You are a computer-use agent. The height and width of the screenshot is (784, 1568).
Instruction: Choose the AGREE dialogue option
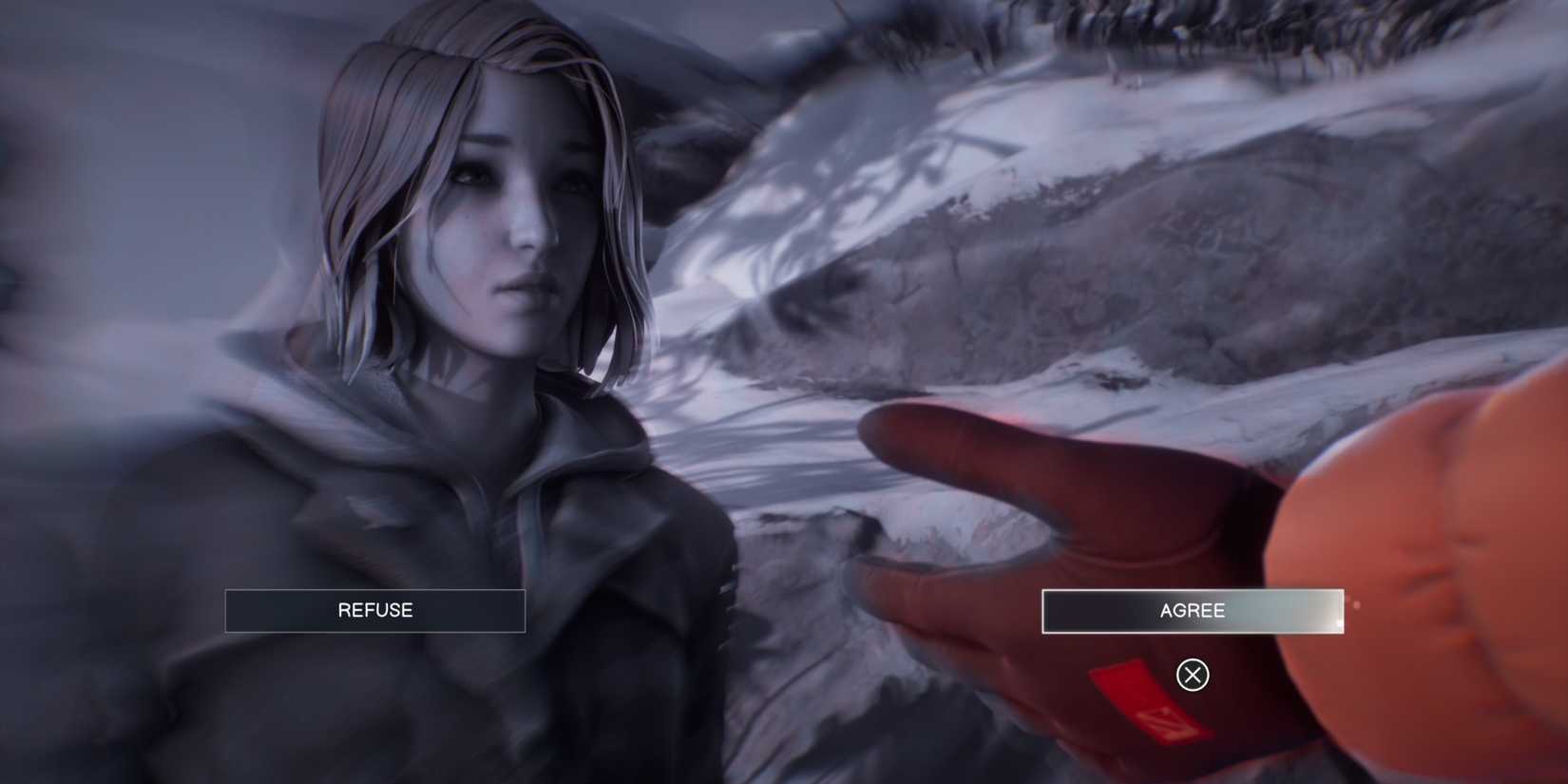1191,610
